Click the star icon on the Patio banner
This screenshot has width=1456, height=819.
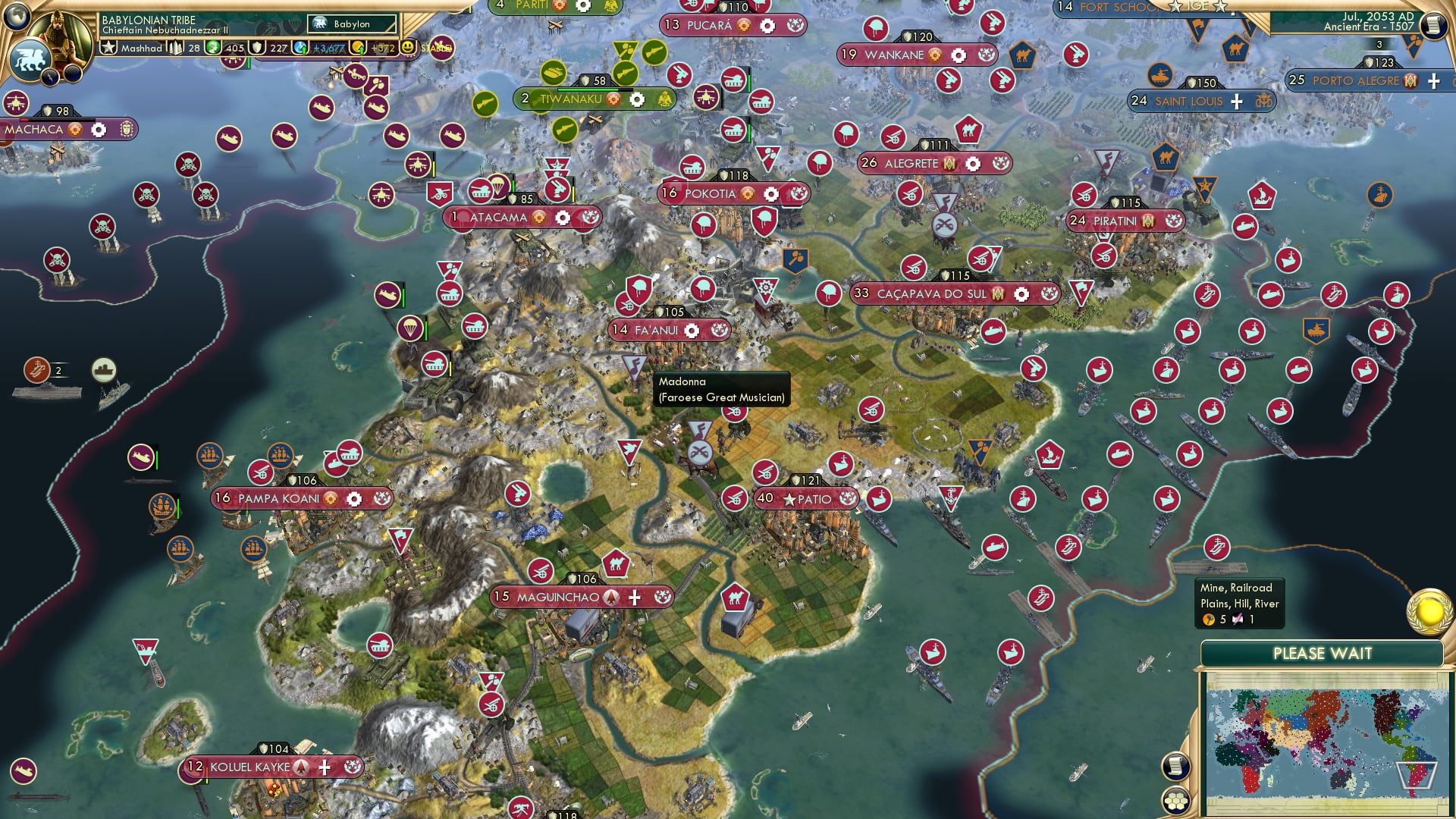[x=789, y=498]
